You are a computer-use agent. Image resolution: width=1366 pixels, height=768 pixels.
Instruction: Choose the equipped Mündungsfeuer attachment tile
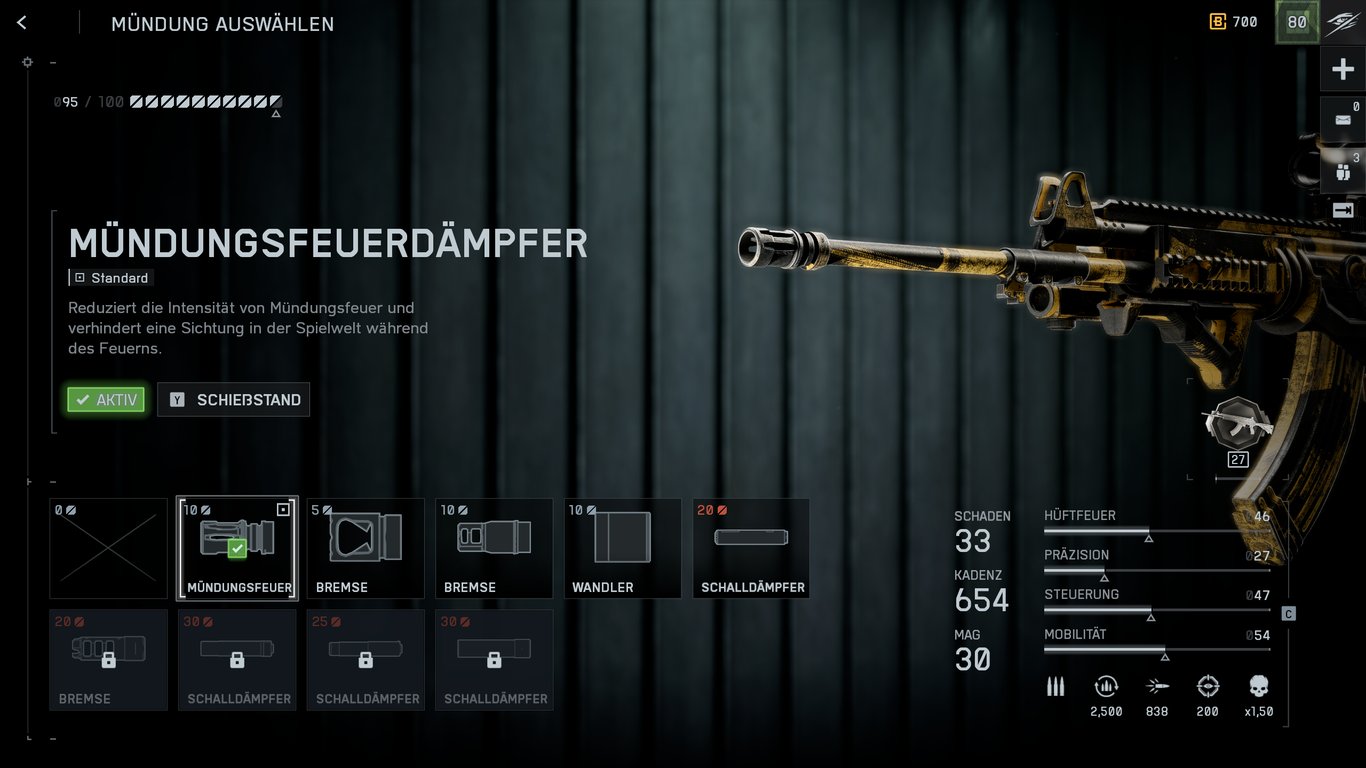click(237, 548)
